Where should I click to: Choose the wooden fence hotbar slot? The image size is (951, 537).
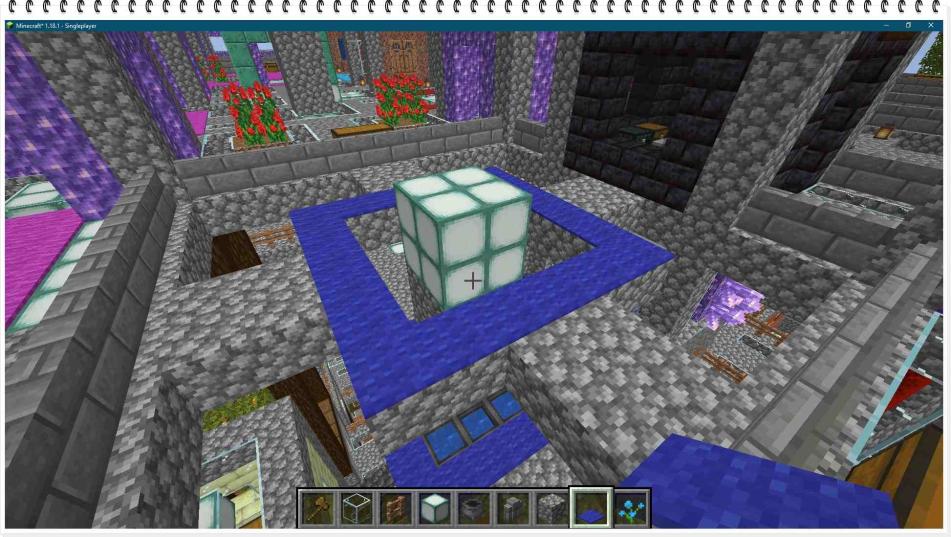pos(396,509)
